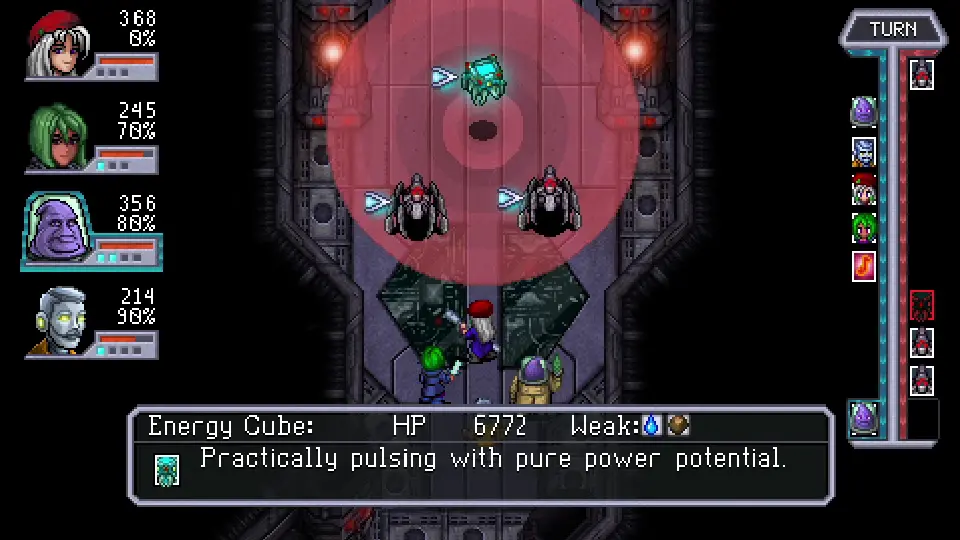Click the Energy Cube icon in the info panel

pos(167,469)
